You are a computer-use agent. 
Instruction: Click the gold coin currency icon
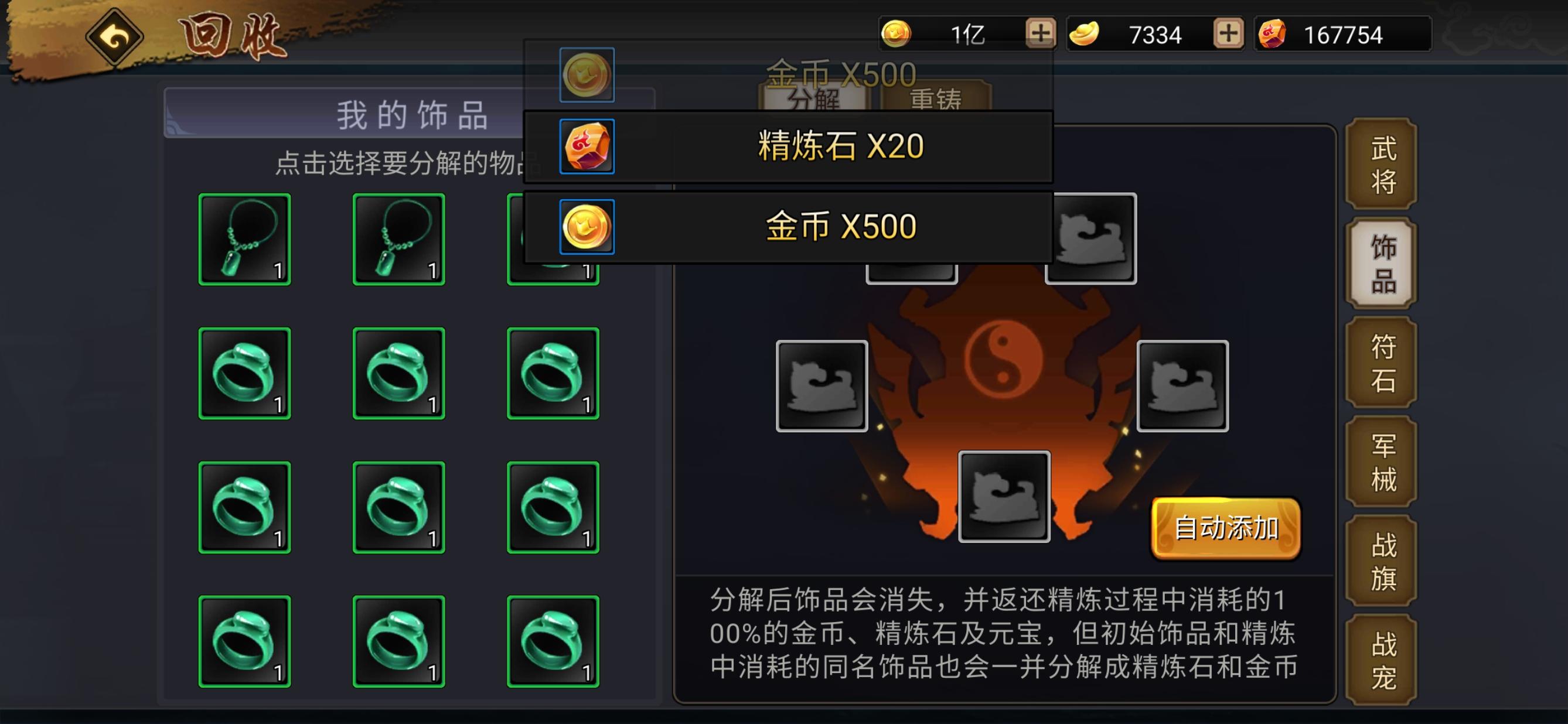[x=898, y=33]
